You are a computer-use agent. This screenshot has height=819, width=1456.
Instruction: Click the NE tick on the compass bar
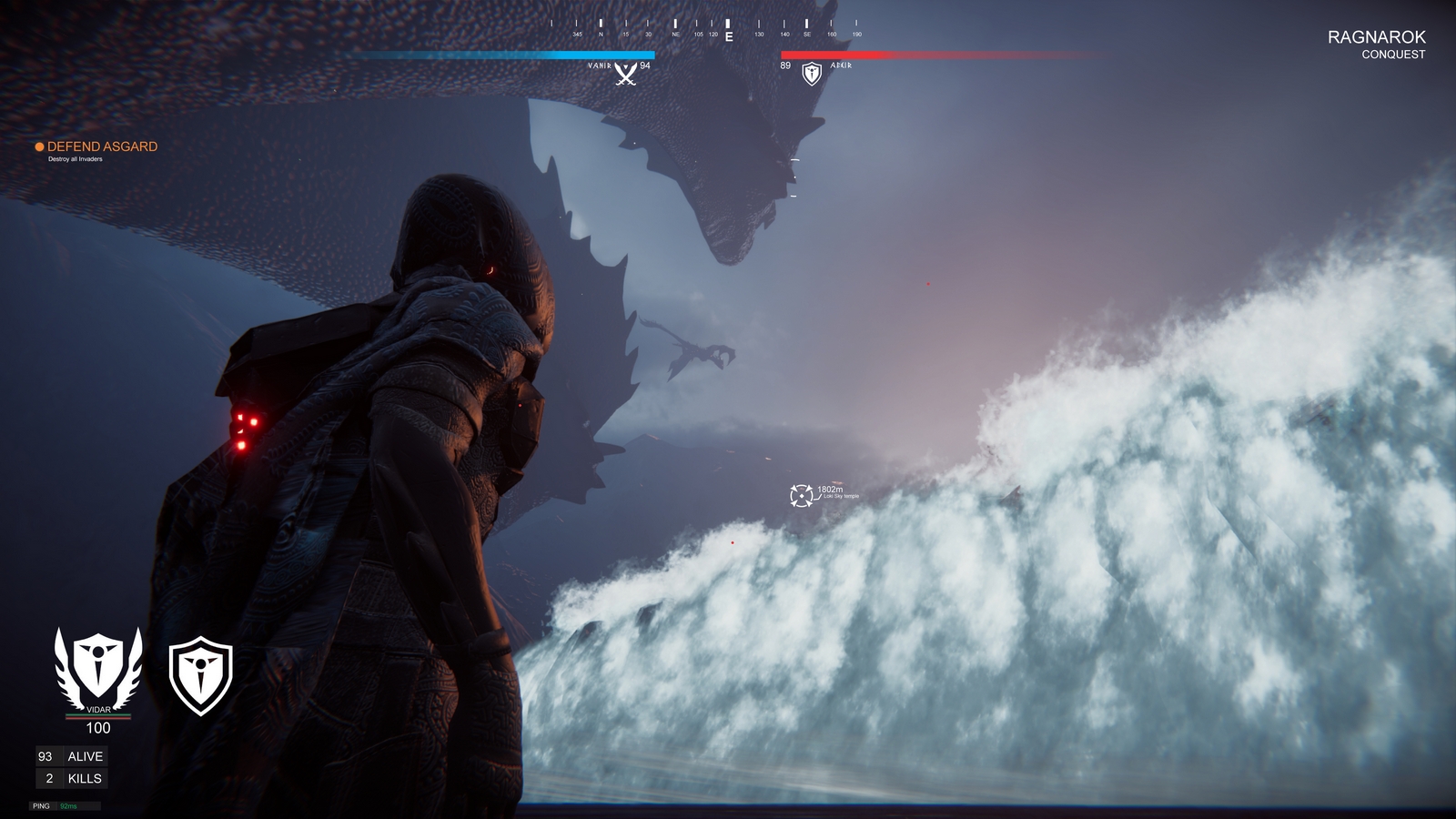674,29
